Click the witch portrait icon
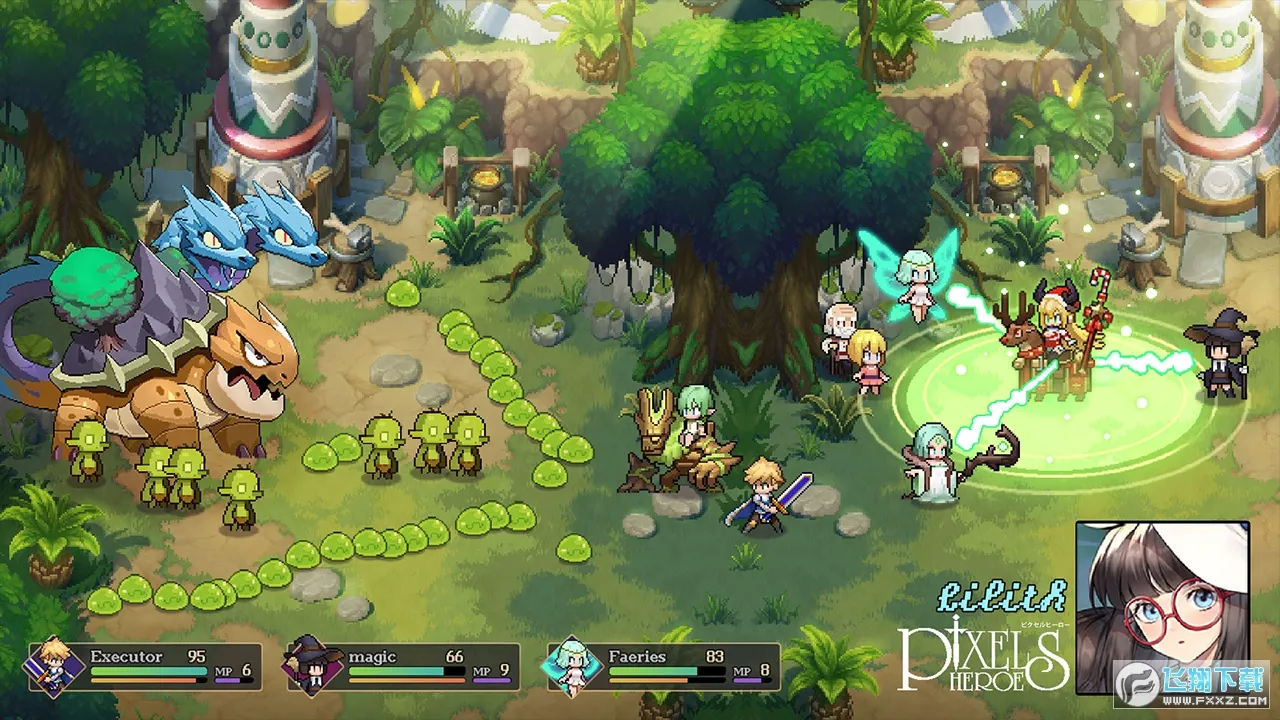This screenshot has height=720, width=1280. [x=309, y=667]
